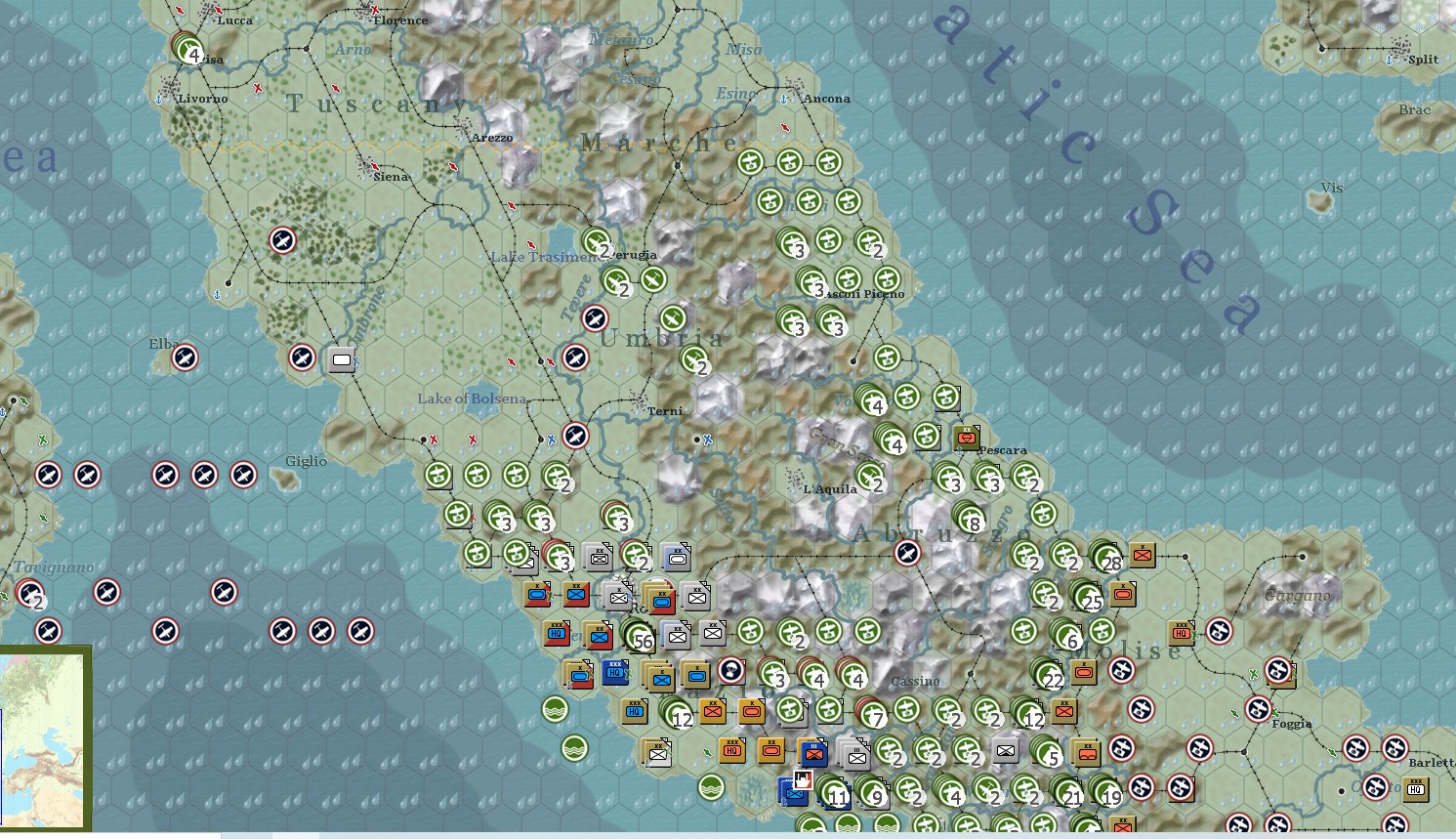1456x839 pixels.
Task: Click the Cassino town hex
Action: tap(918, 676)
